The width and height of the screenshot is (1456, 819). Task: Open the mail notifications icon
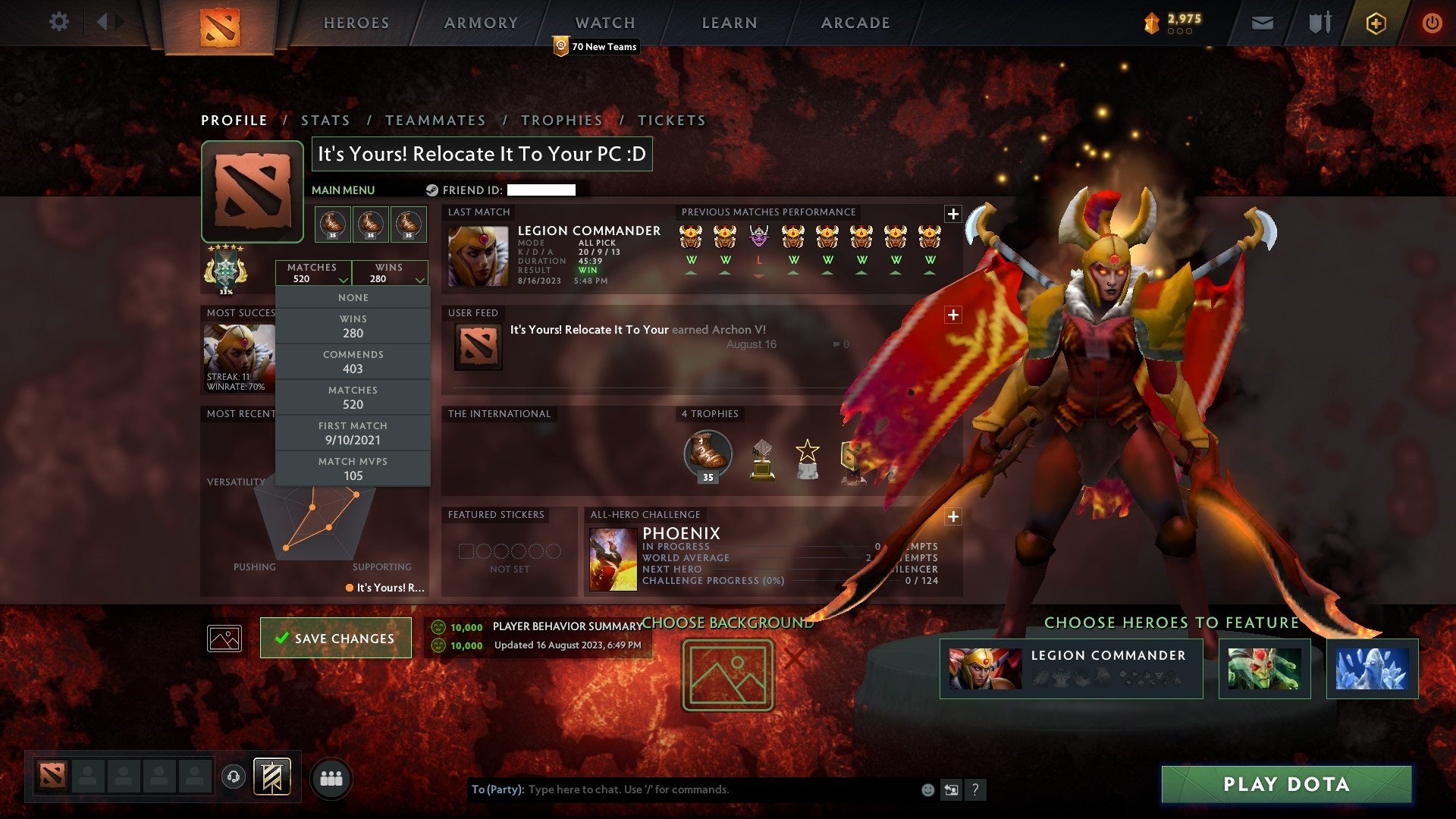(x=1262, y=23)
